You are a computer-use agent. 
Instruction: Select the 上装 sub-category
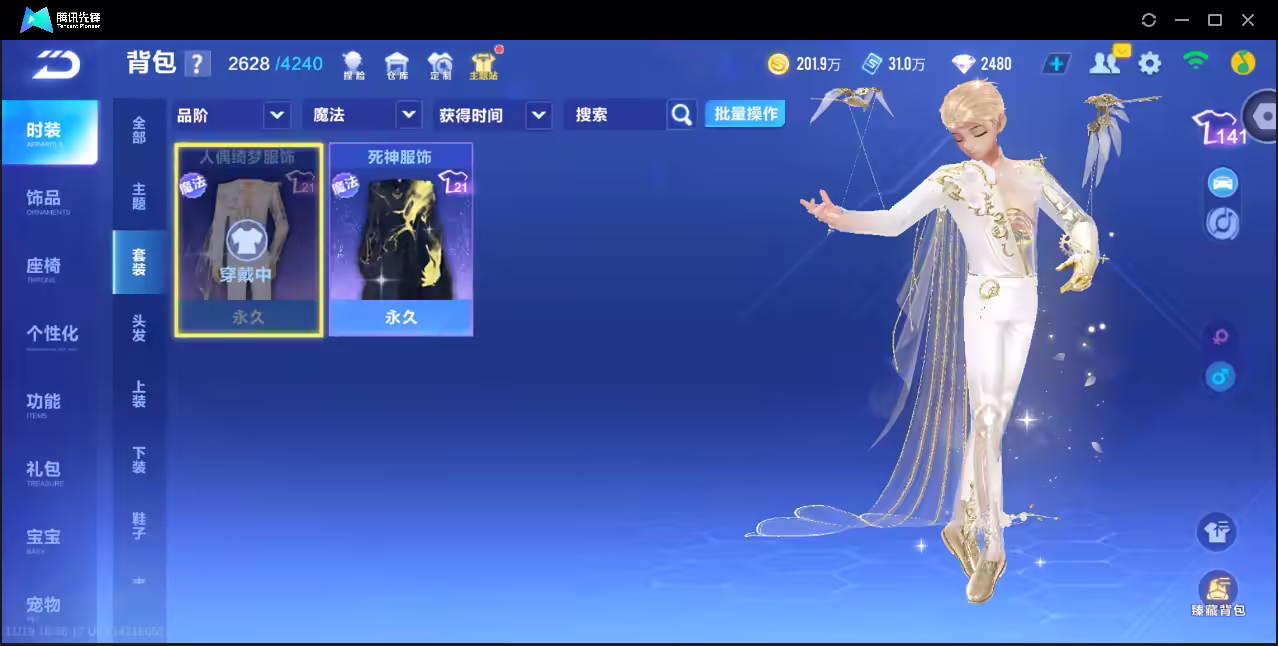[x=139, y=394]
